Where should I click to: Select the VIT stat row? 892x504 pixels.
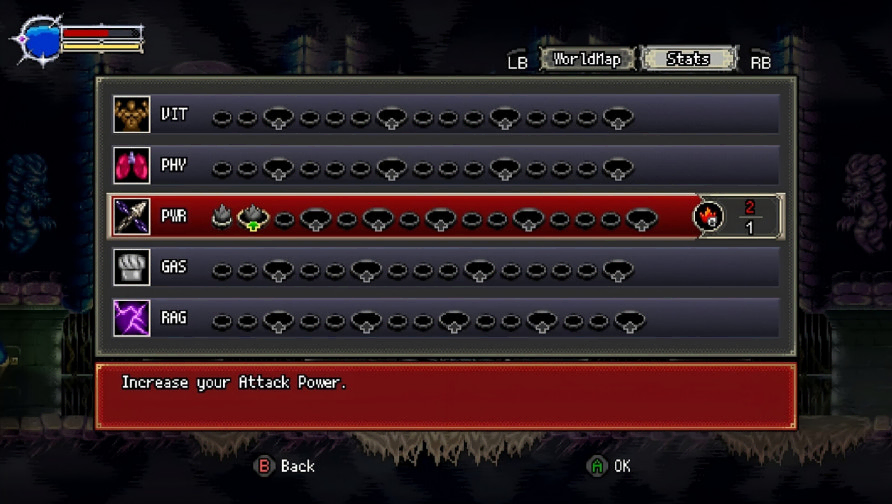(x=445, y=115)
